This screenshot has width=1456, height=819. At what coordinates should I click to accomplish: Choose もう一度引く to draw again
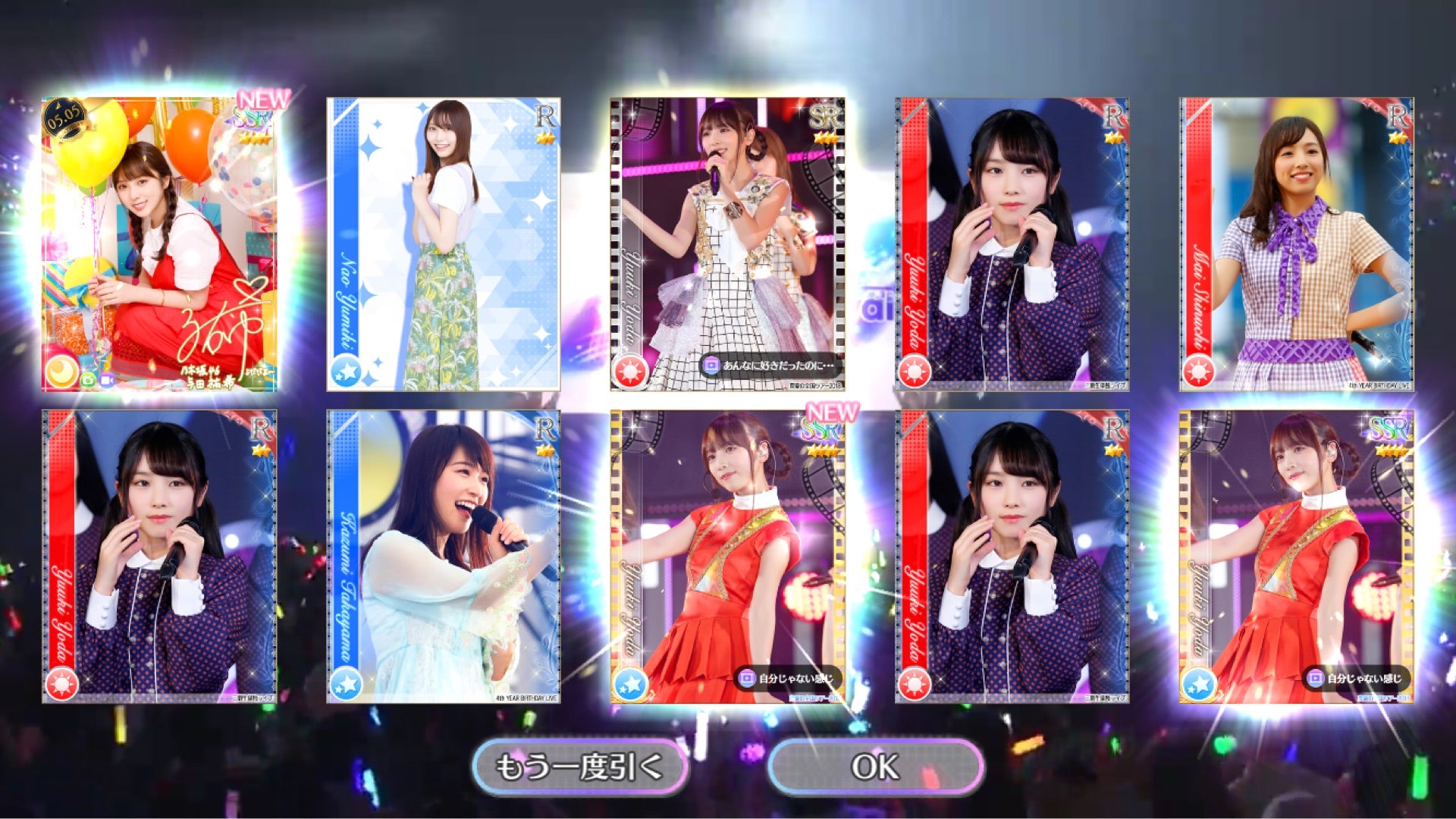click(x=580, y=767)
